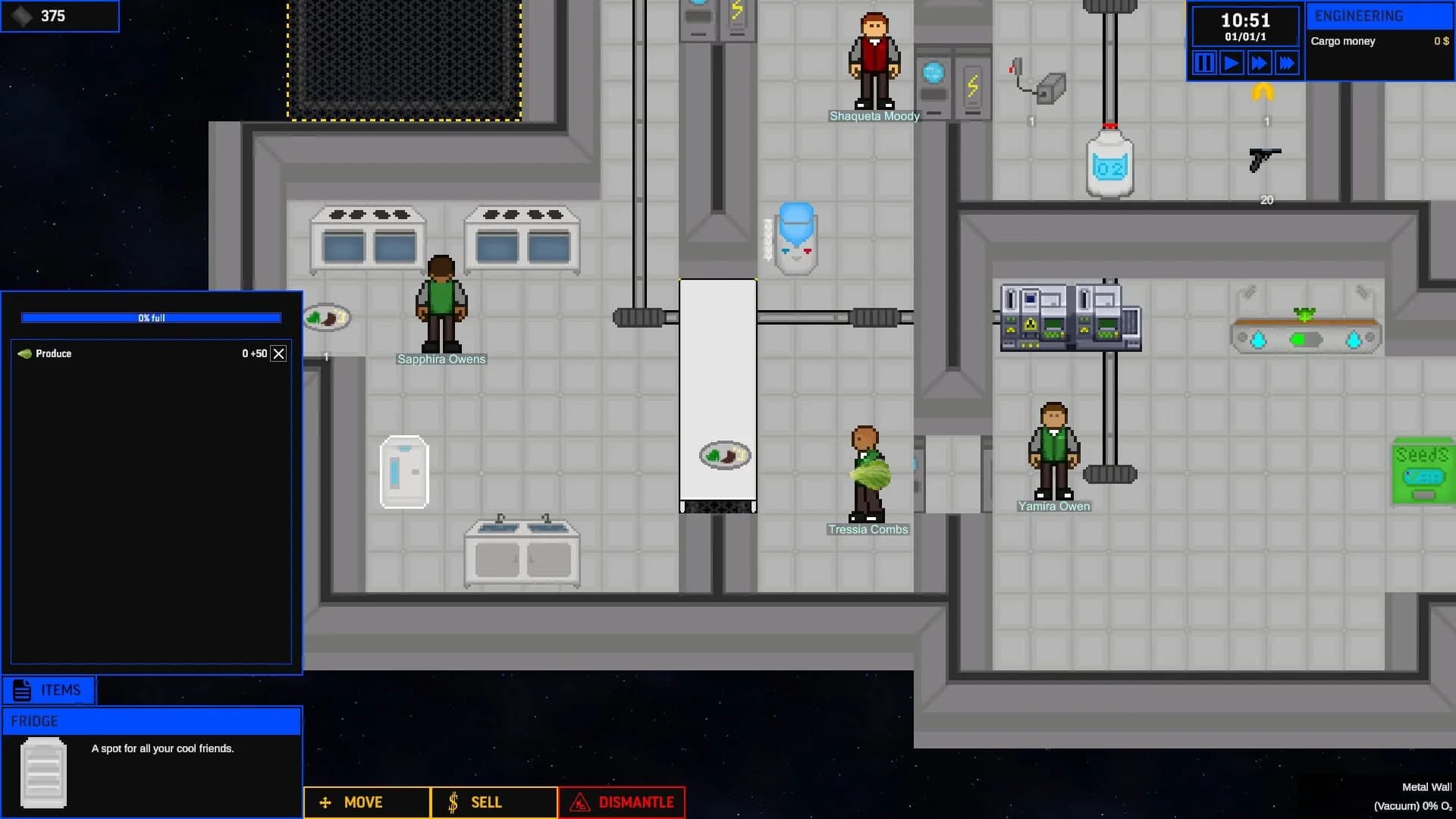Toggle pause on the time controls
1456x819 pixels.
tap(1203, 63)
